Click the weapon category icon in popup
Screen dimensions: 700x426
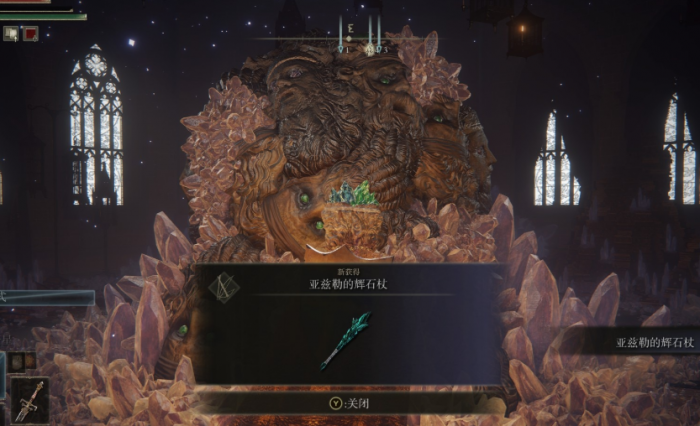(x=222, y=288)
